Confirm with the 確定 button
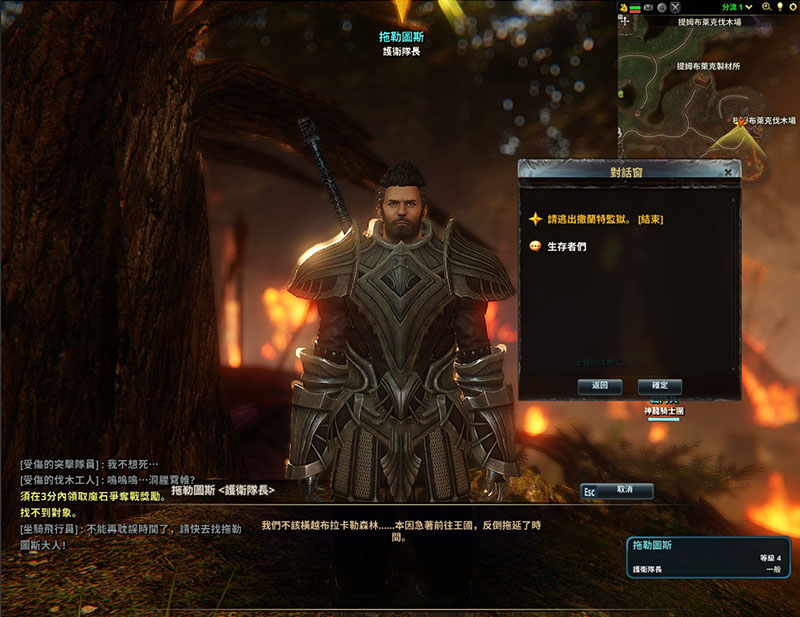This screenshot has width=800, height=617. coord(659,386)
